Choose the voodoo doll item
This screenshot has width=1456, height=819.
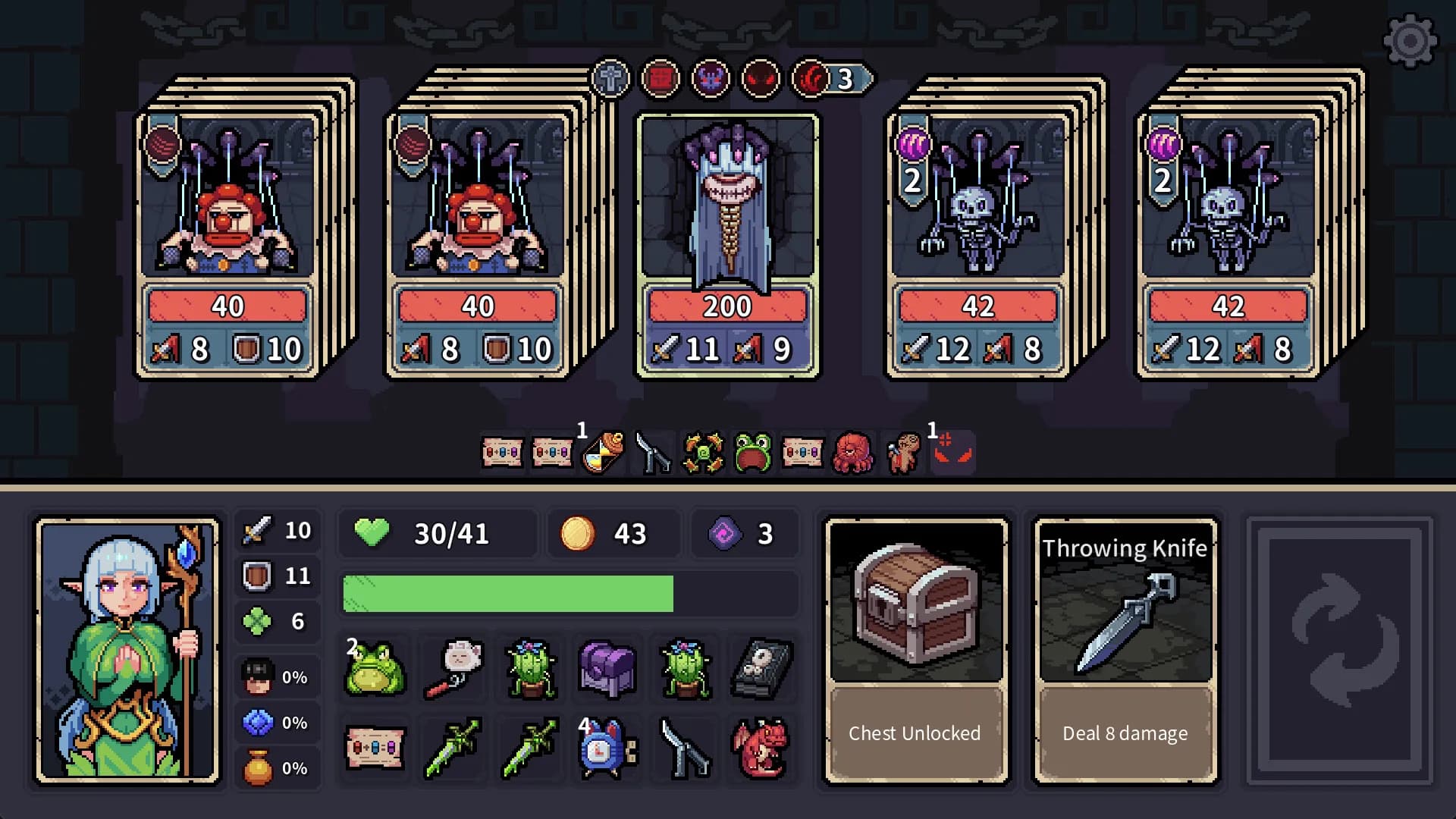904,453
